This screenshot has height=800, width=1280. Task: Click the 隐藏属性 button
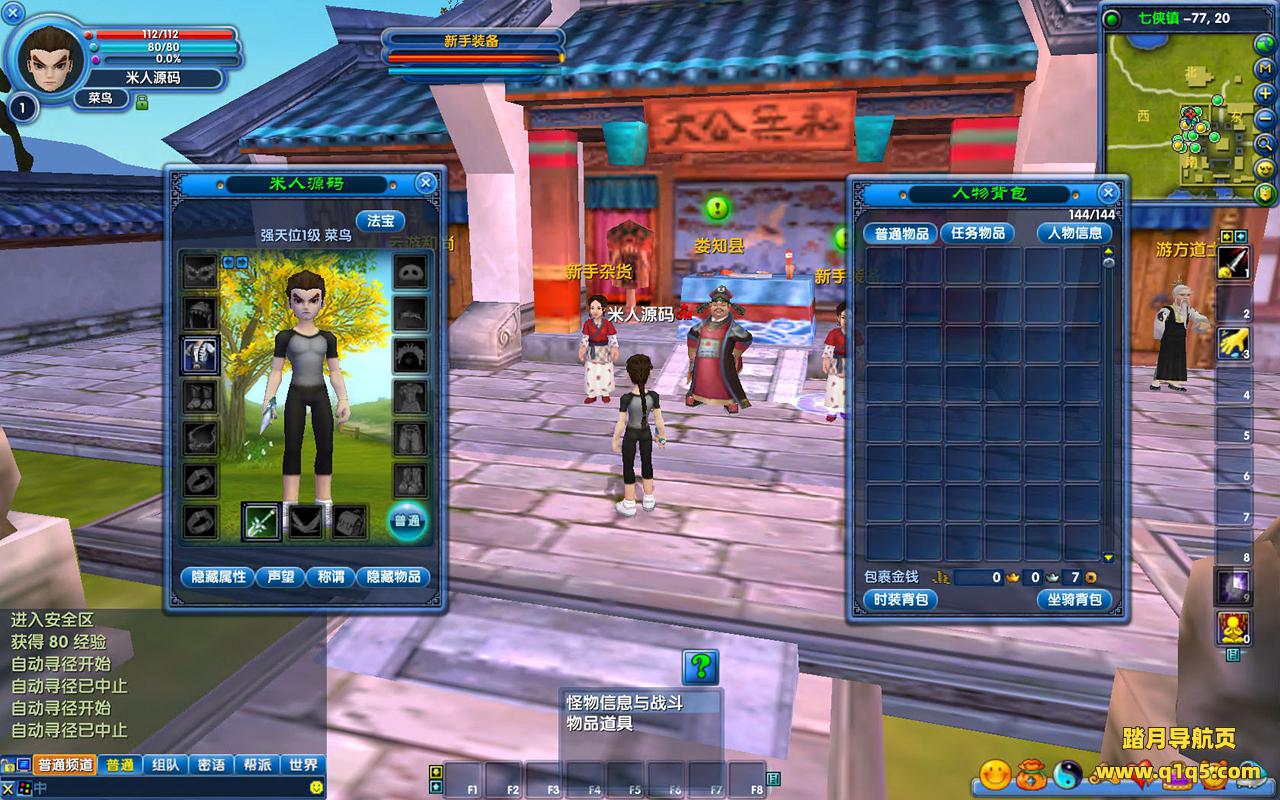216,577
